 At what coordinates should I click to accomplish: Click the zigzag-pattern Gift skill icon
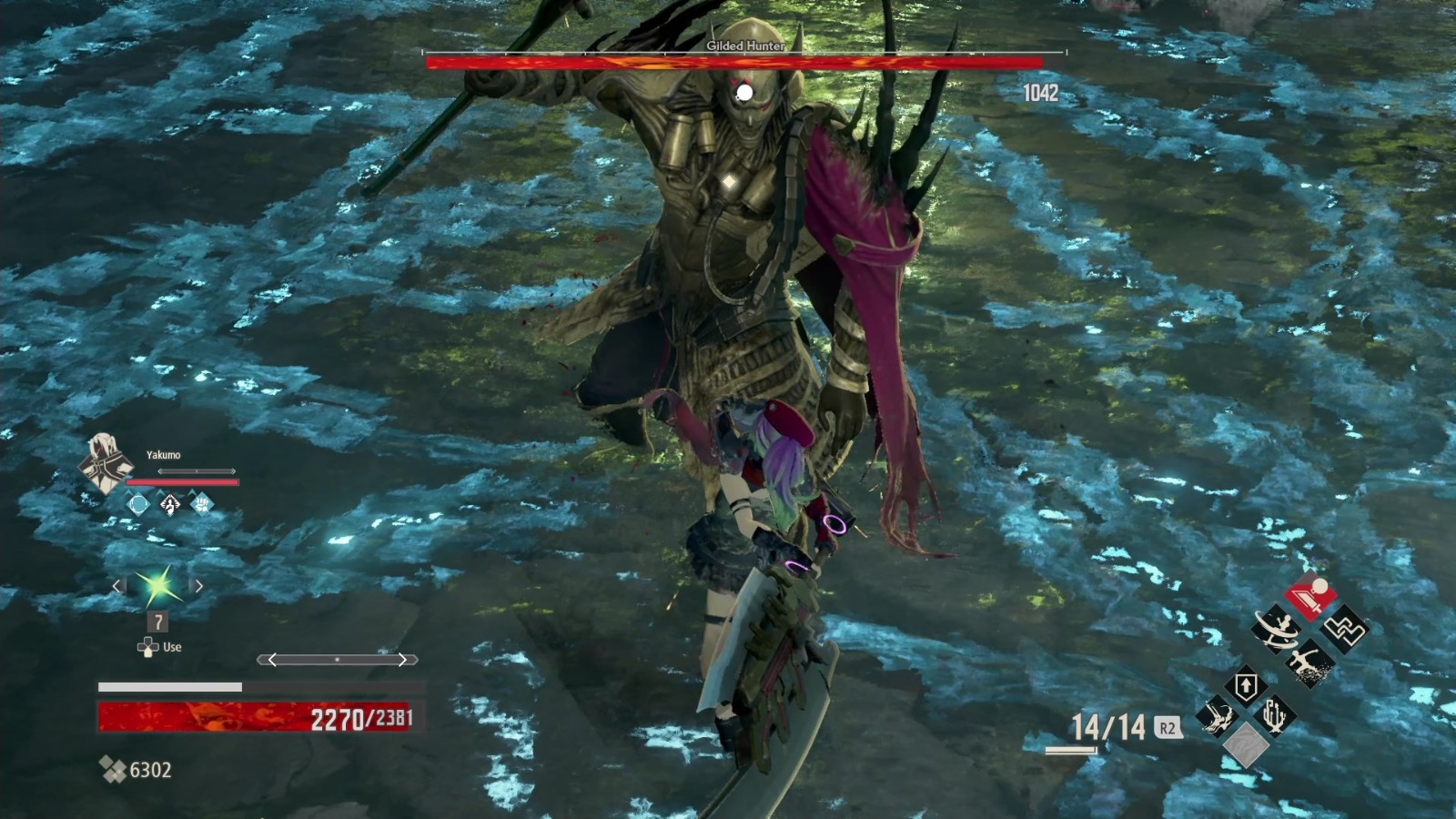click(x=1345, y=628)
